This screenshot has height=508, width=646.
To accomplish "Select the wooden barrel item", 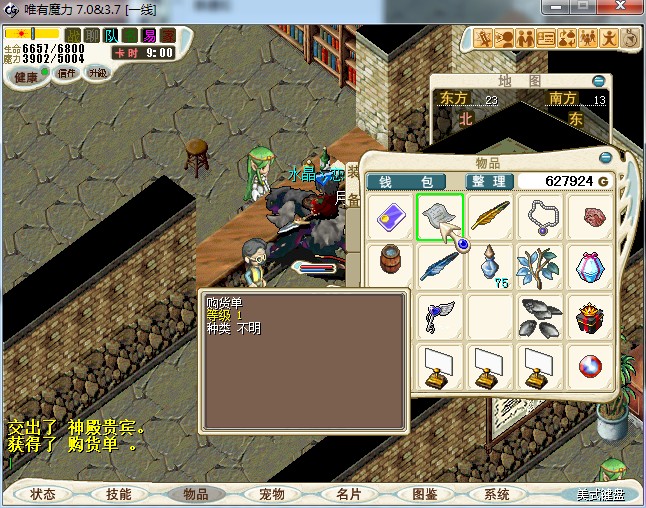I will tap(388, 267).
